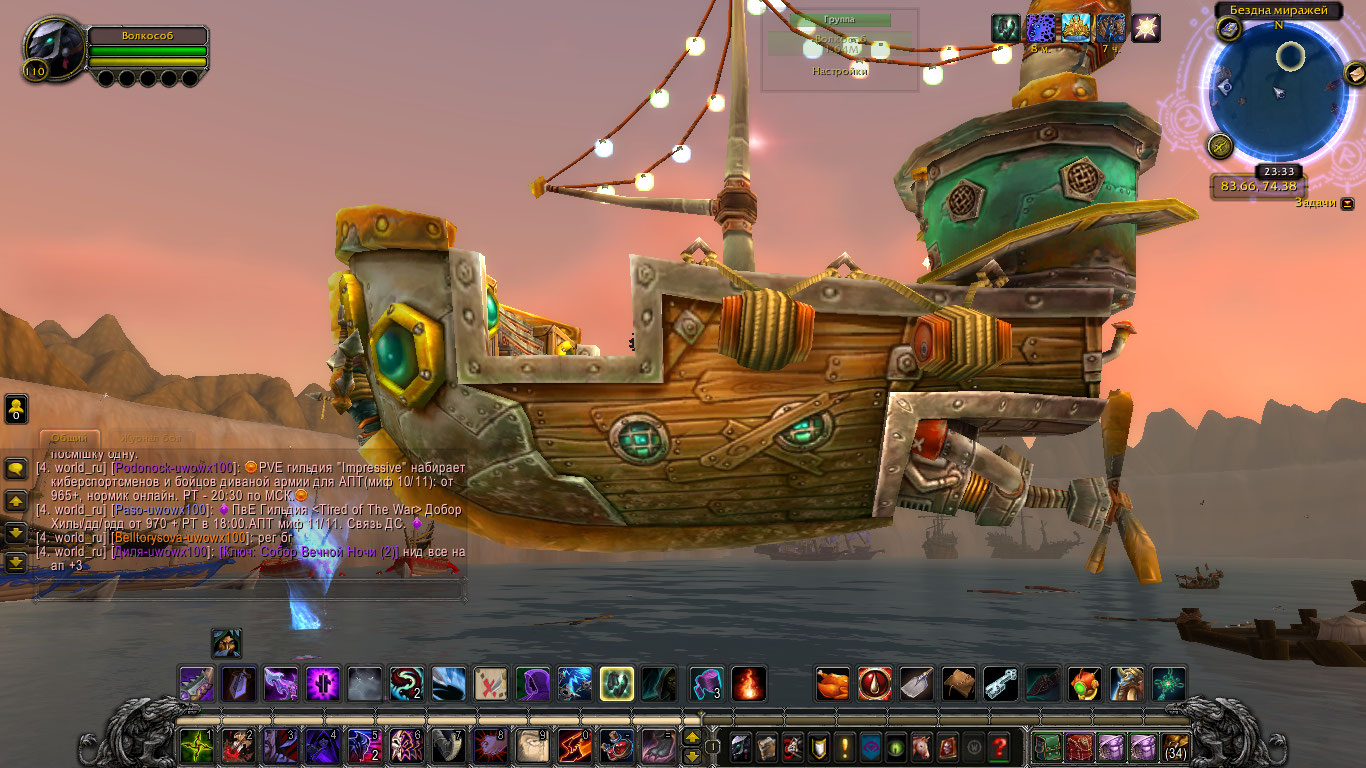
Task: Open the scroll button on minimap edge
Action: (x=1354, y=73)
